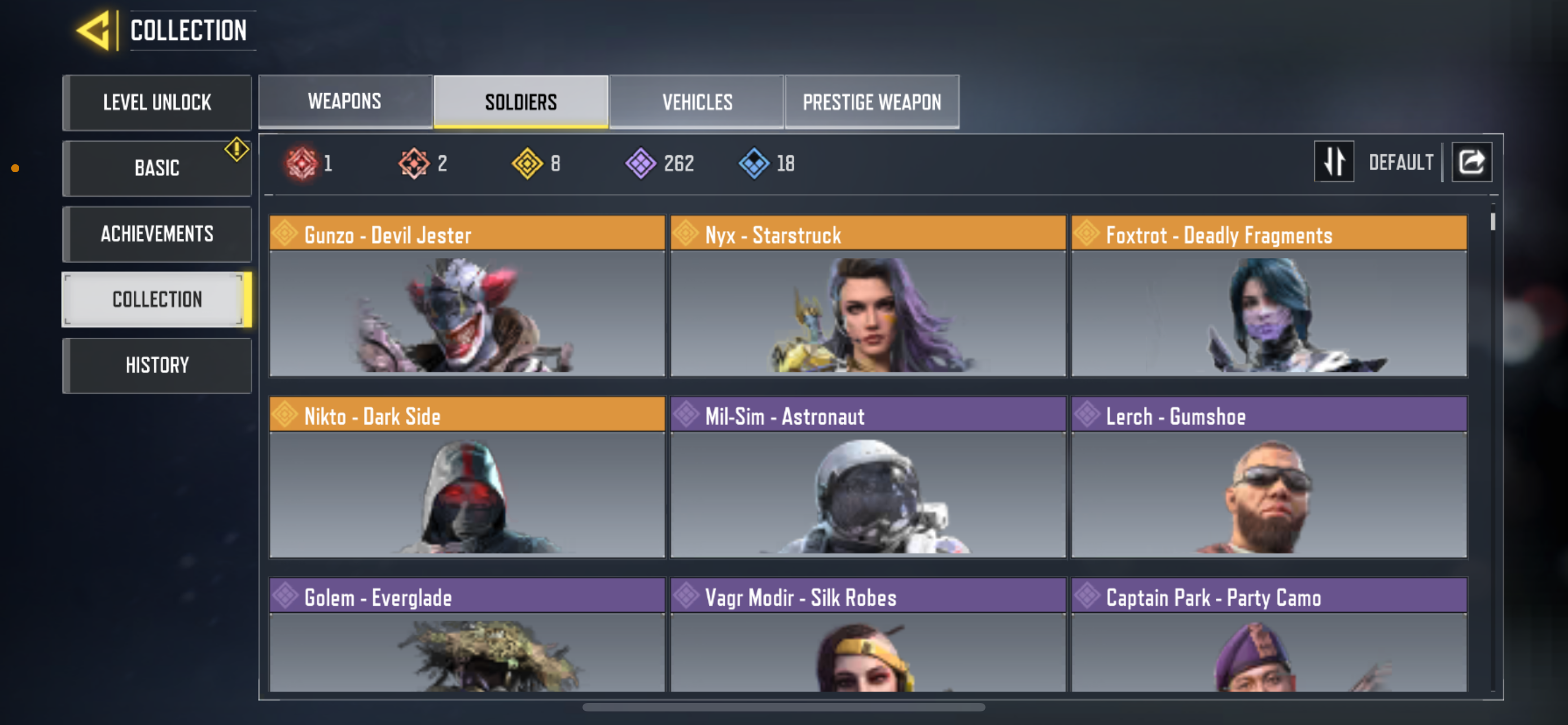Click the rarity badge on Mil-Sim - Astronaut header
This screenshot has width=1568, height=725.
[686, 415]
